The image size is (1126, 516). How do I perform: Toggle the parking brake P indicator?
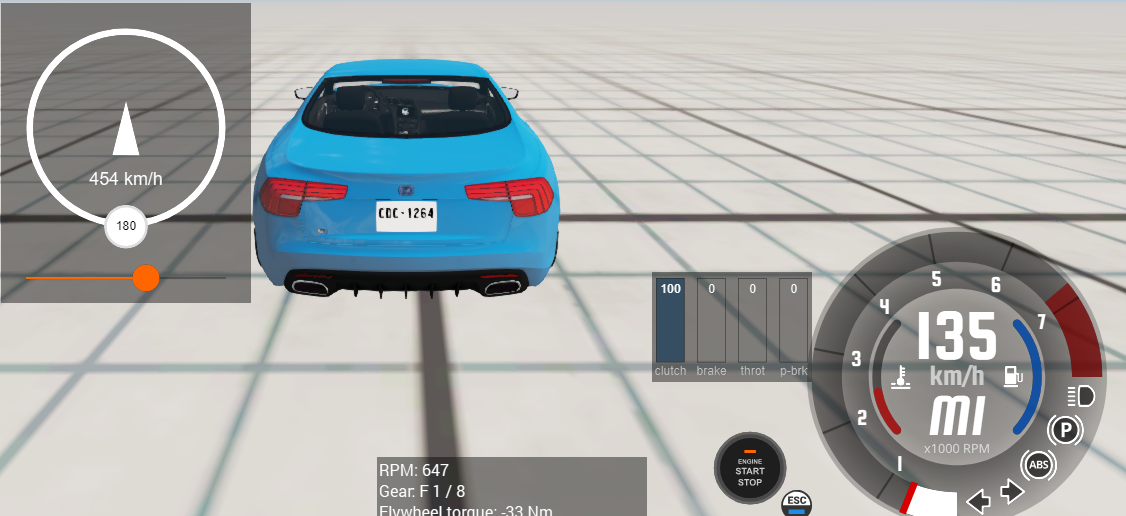click(1065, 432)
